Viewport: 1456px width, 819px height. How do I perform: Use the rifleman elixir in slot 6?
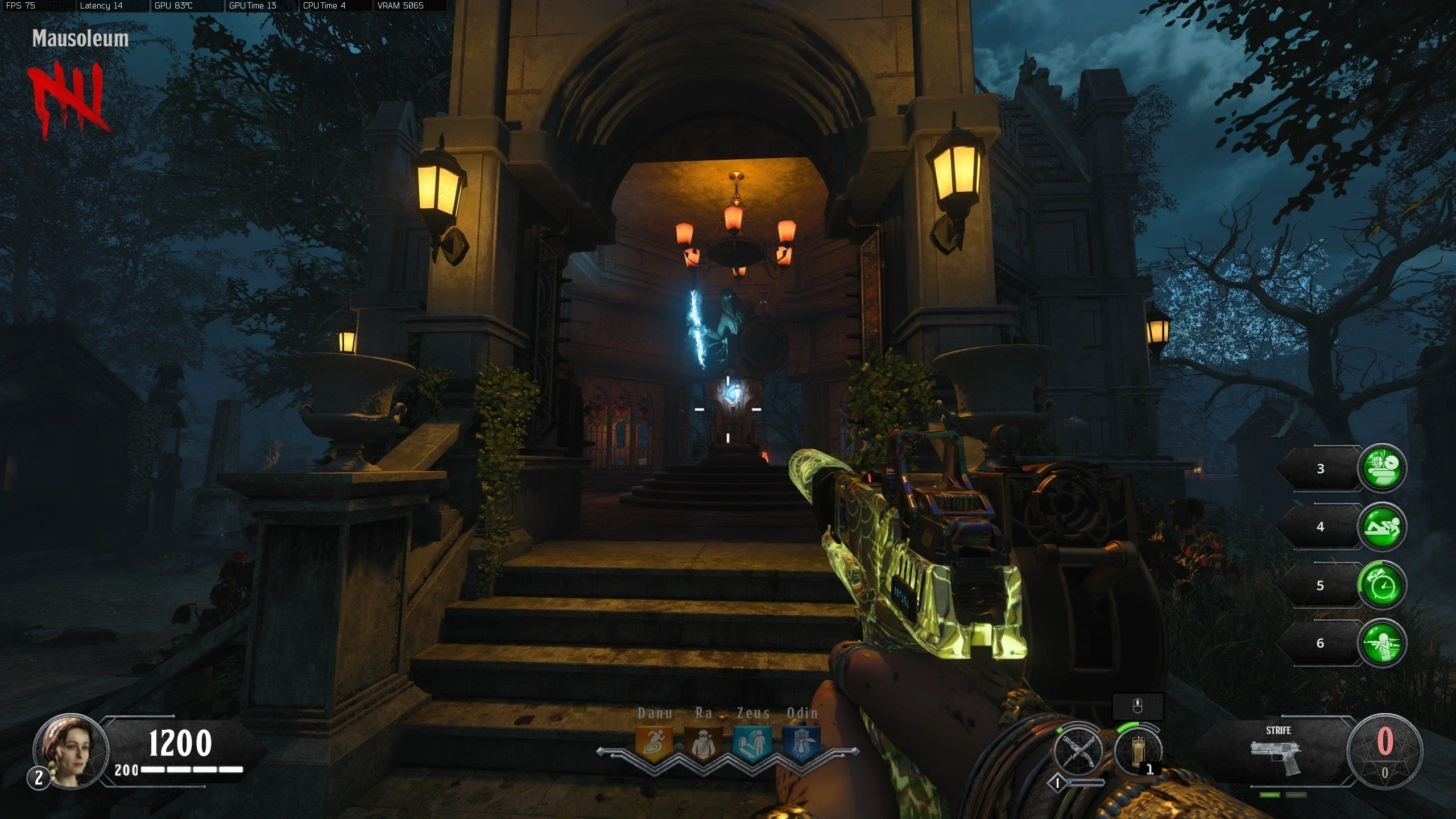pyautogui.click(x=1382, y=643)
